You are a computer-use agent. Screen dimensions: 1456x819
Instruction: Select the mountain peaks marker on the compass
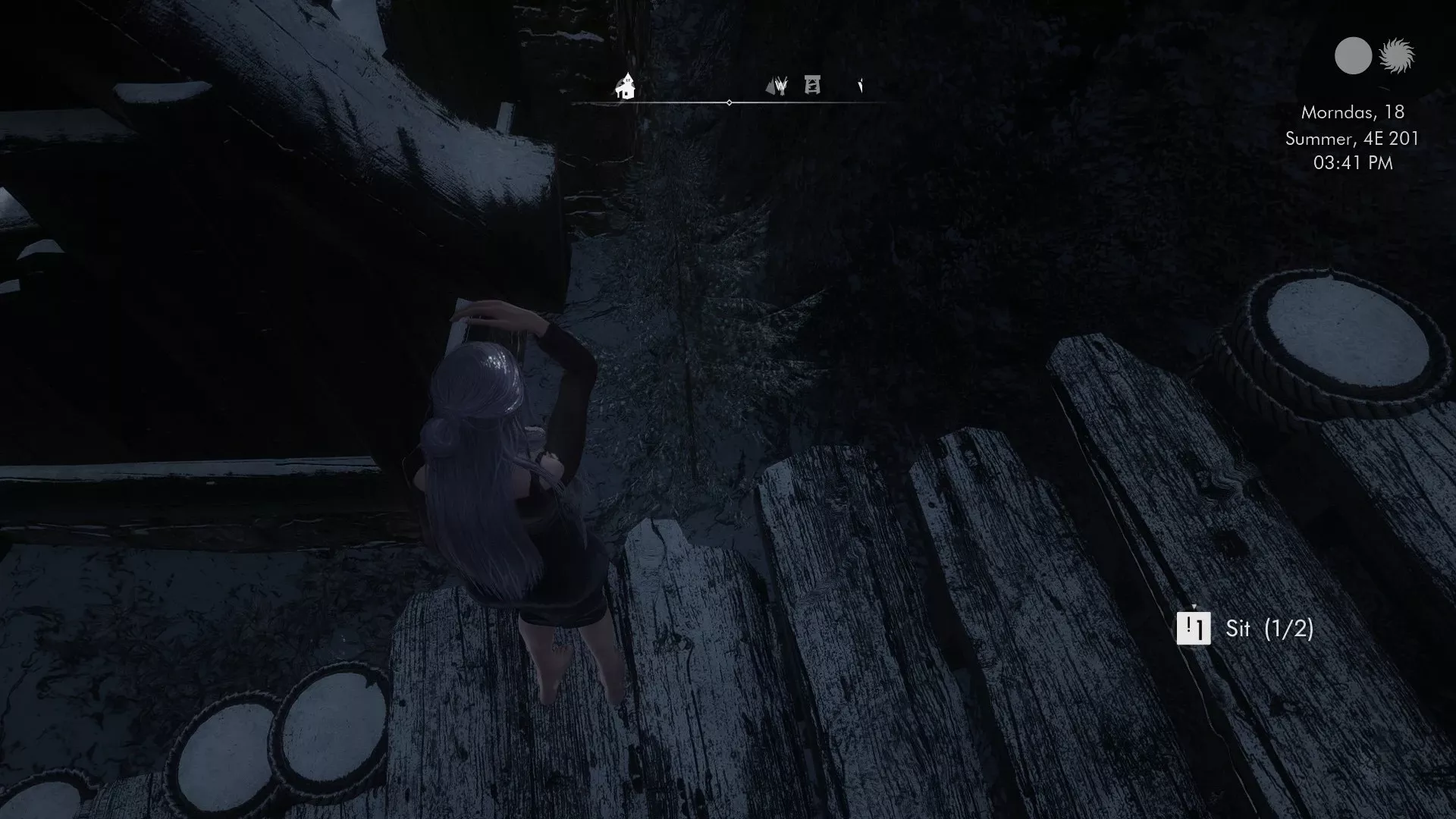coord(769,86)
